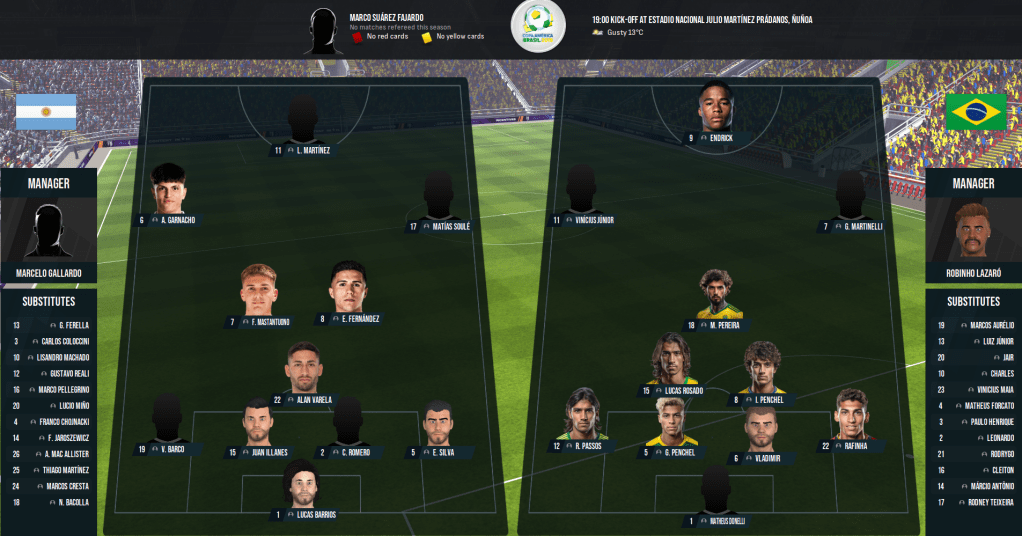Select Alan Varela's portrait
The width and height of the screenshot is (1022, 536).
coord(303,369)
